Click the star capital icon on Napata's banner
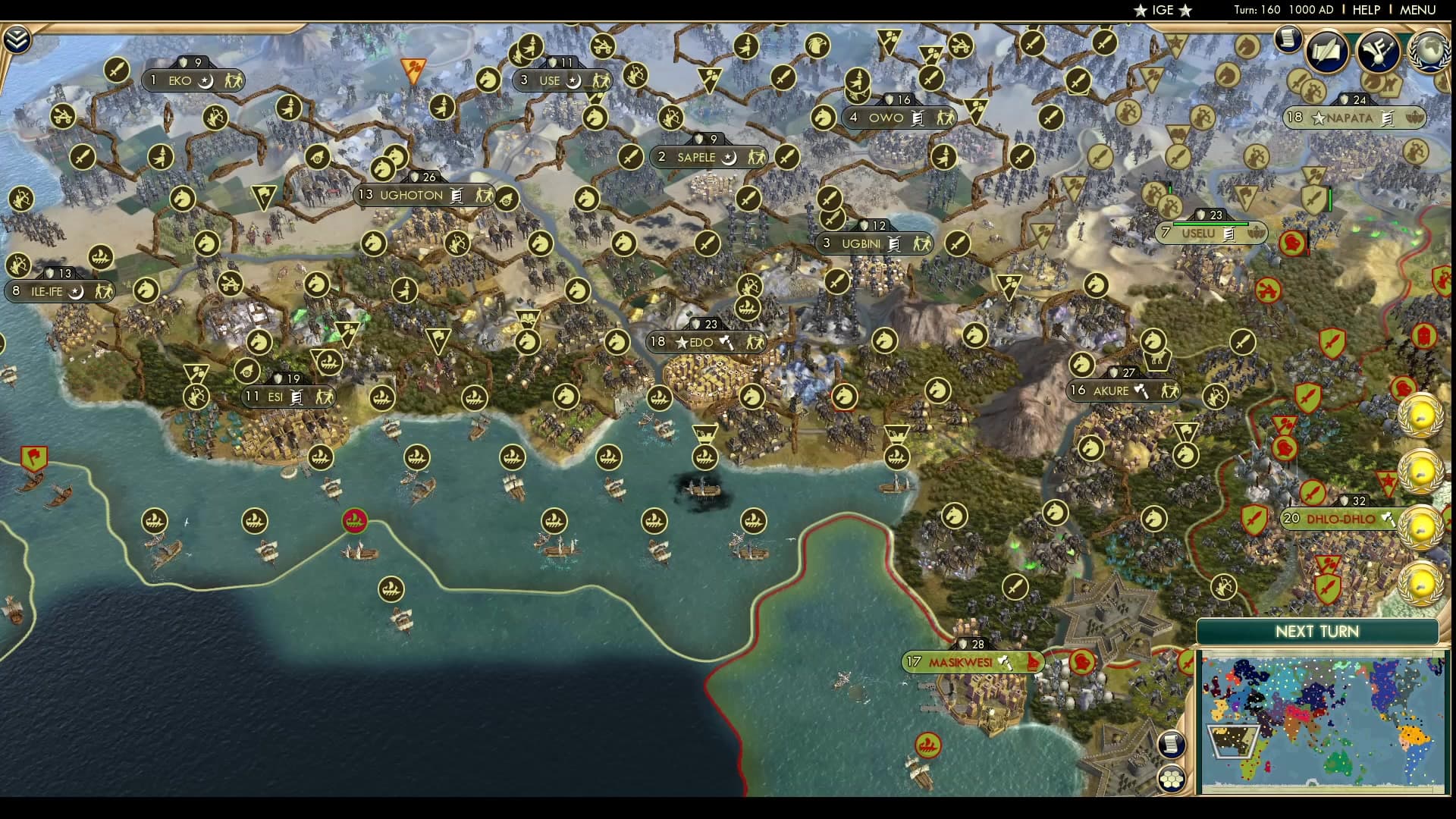This screenshot has width=1456, height=819. pyautogui.click(x=1318, y=118)
